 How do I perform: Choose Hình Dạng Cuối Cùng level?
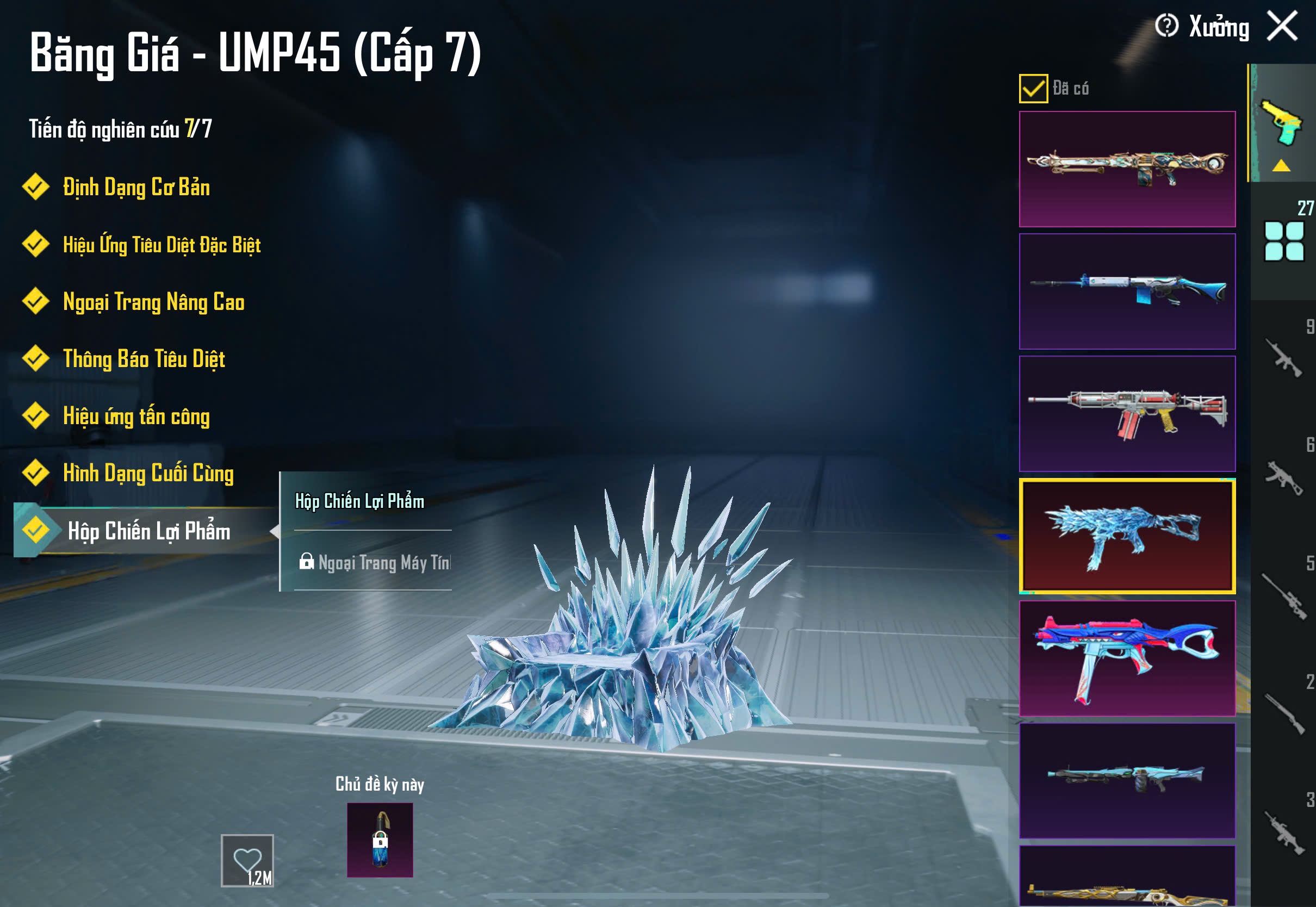[148, 473]
